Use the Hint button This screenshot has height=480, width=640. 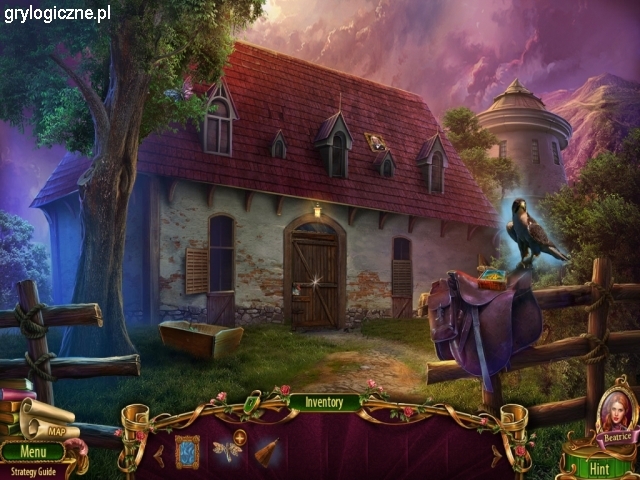point(599,467)
